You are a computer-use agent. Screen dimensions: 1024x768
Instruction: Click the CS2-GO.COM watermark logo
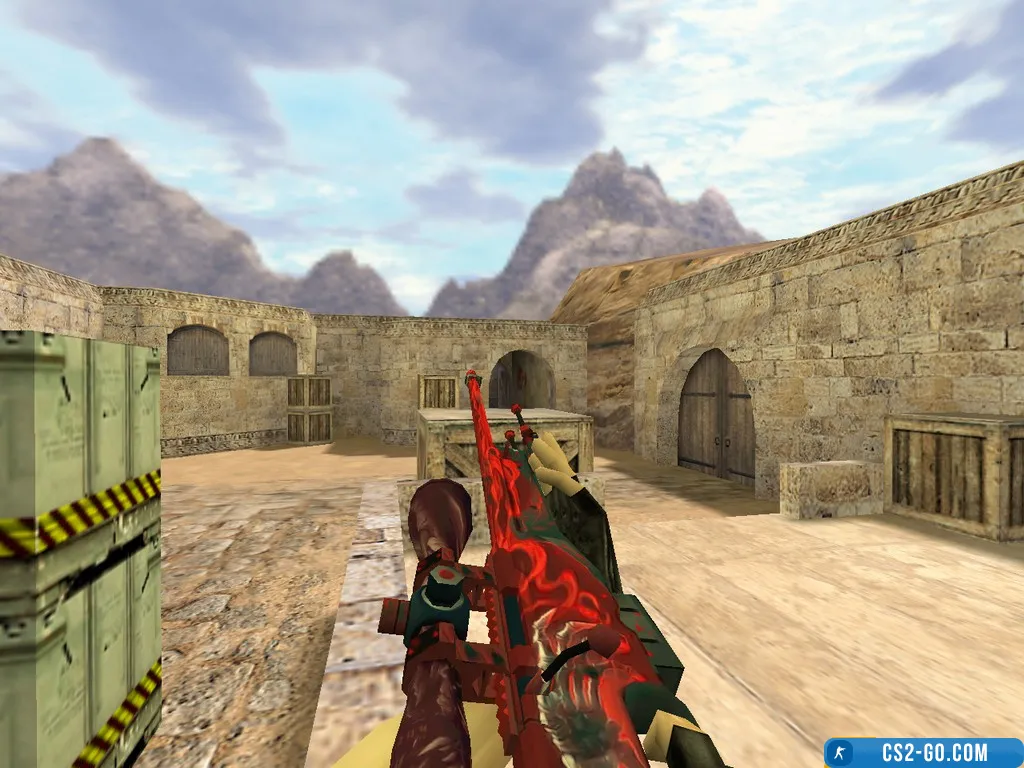922,752
